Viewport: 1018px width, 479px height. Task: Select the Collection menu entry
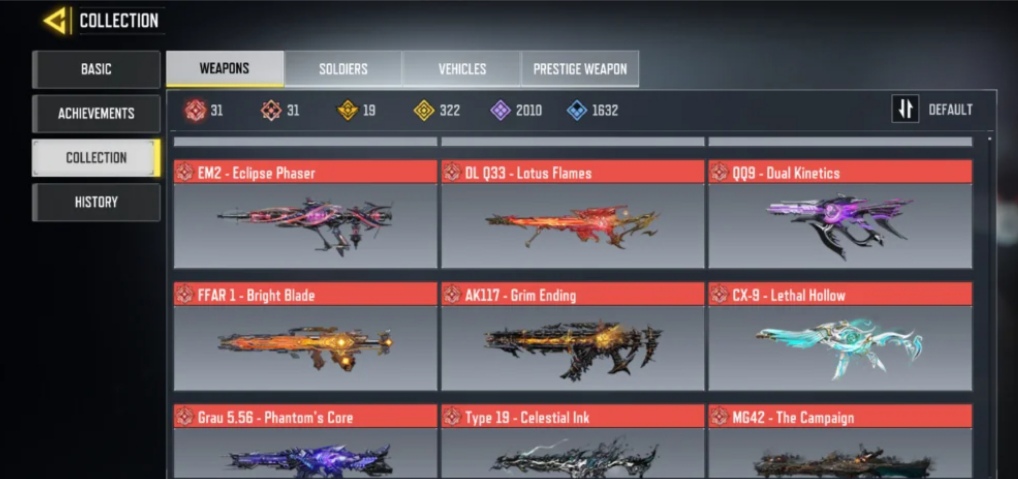96,157
